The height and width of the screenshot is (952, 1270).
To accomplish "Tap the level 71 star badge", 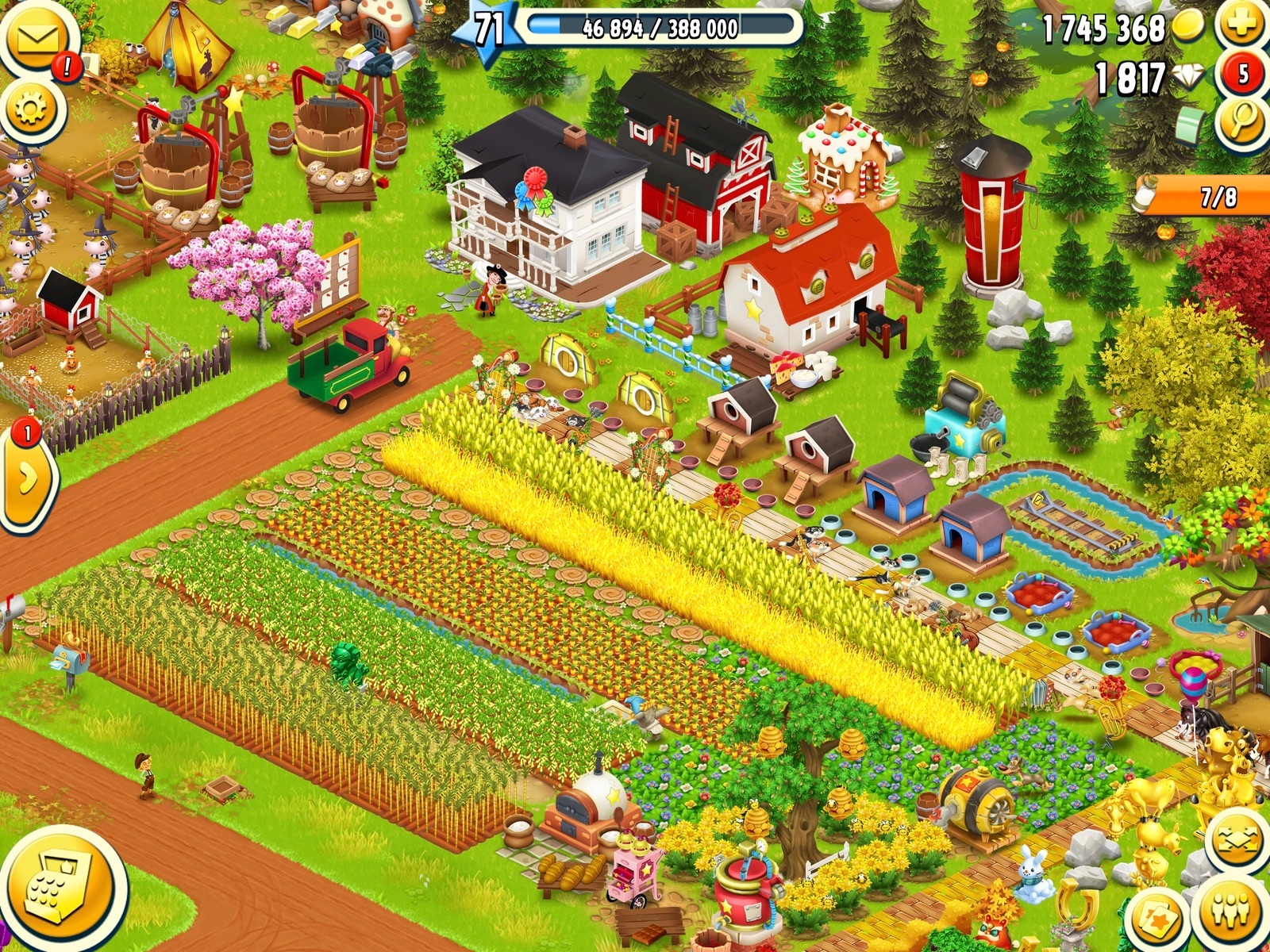I will tap(487, 30).
